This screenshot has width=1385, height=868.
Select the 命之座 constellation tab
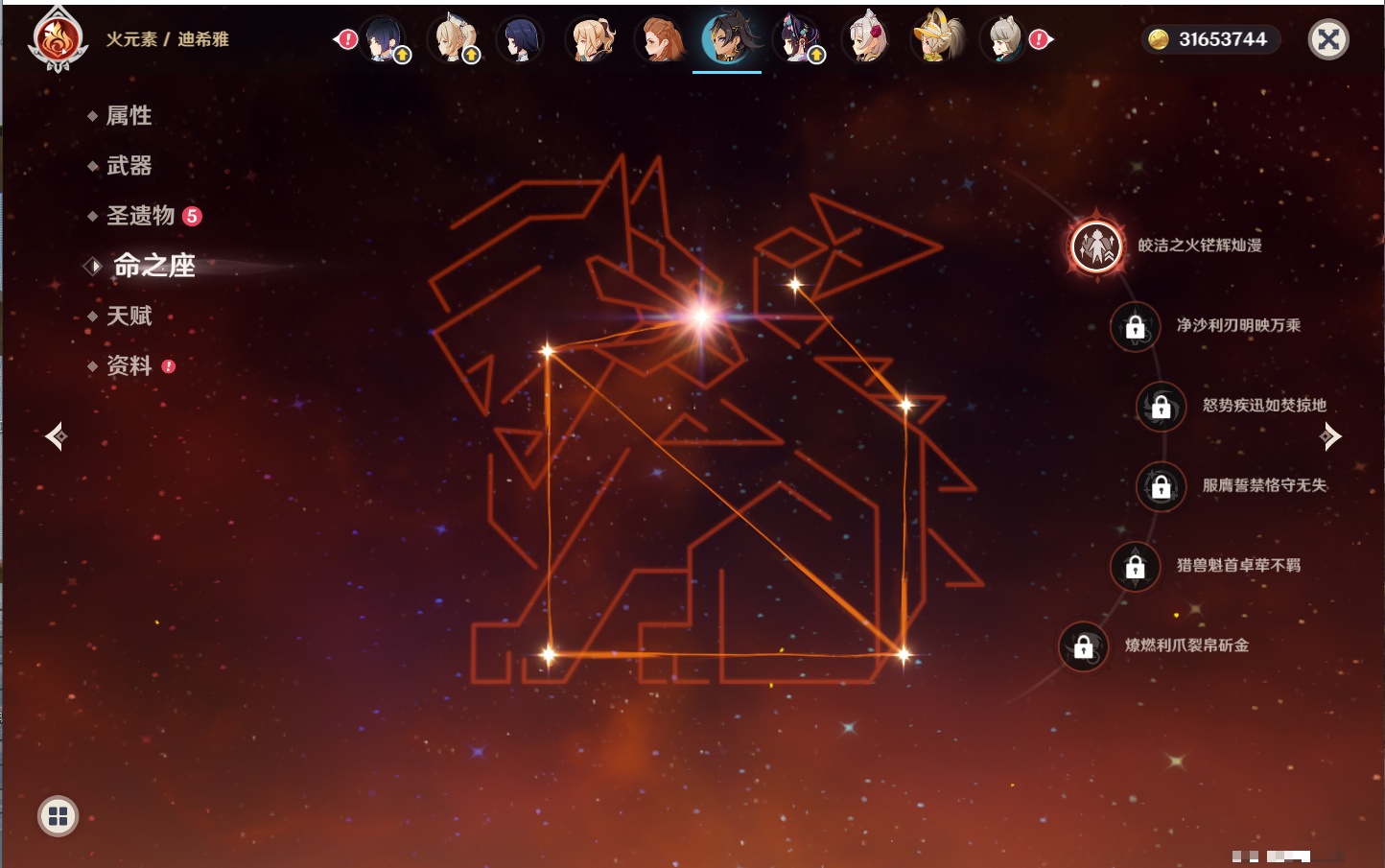153,266
